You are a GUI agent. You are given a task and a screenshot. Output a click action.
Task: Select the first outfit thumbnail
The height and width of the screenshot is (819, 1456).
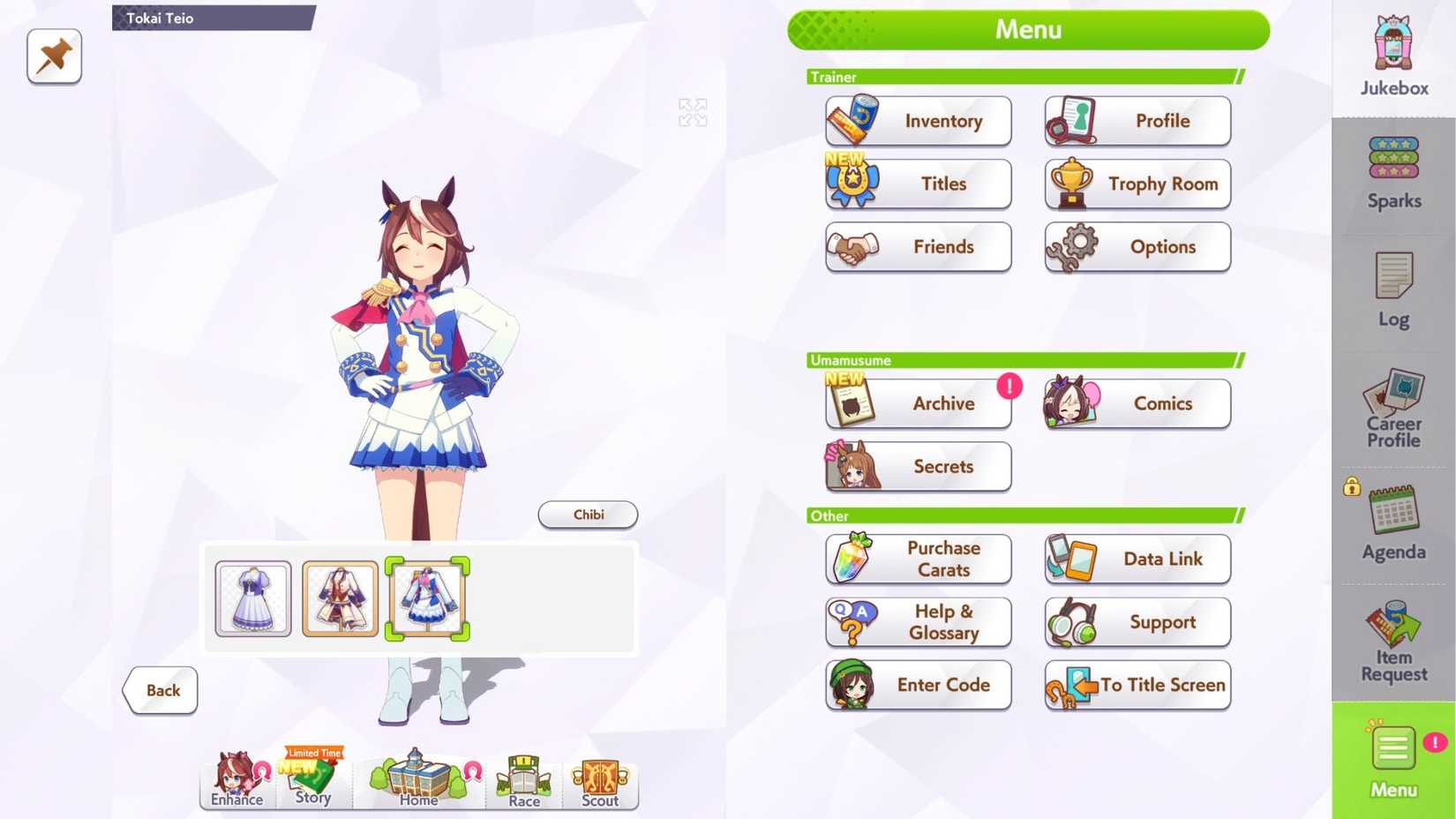[x=251, y=599]
